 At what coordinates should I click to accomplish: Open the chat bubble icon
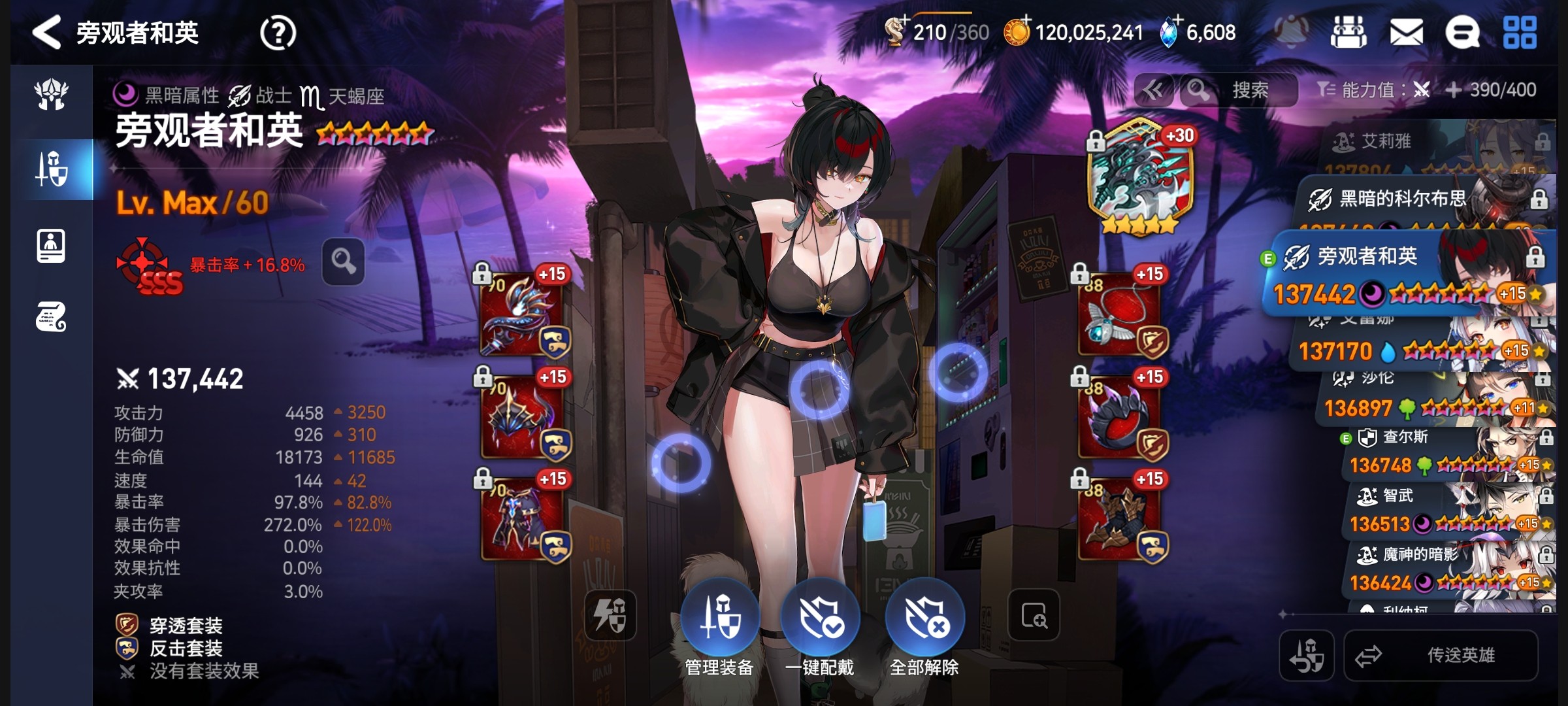(1462, 33)
